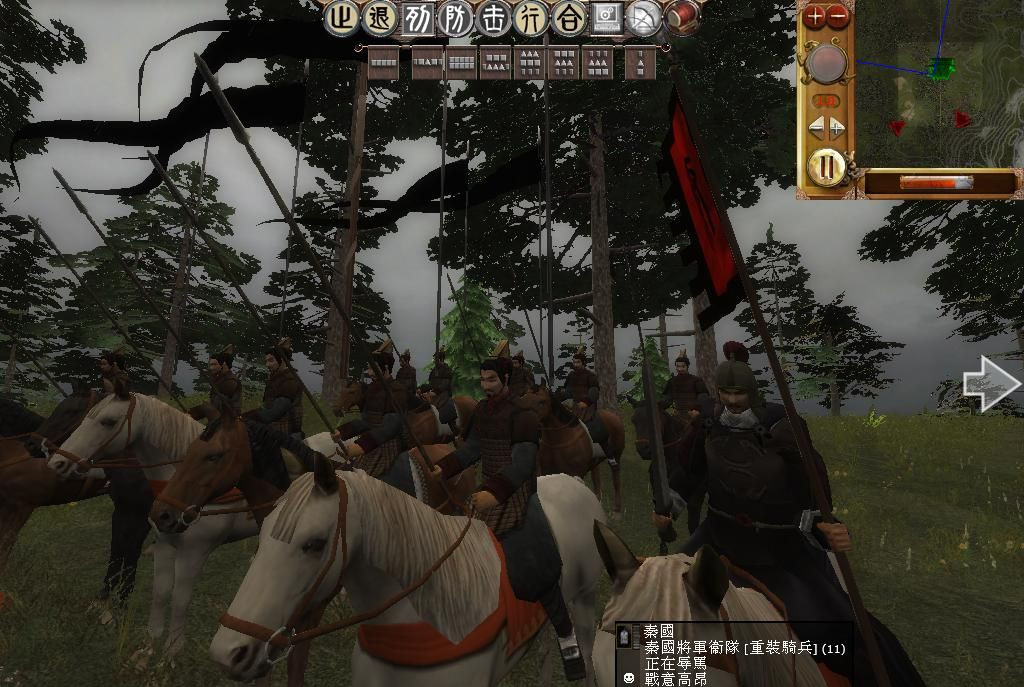
Task: Open the square gear panel icon
Action: pyautogui.click(x=606, y=17)
